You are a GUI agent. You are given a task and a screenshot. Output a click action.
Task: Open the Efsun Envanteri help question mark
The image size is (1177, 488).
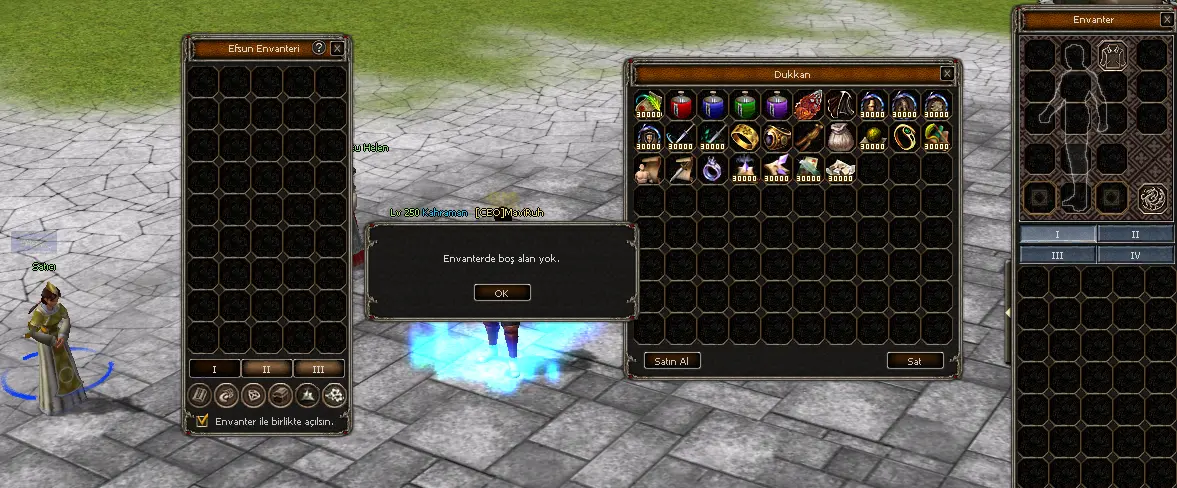319,47
